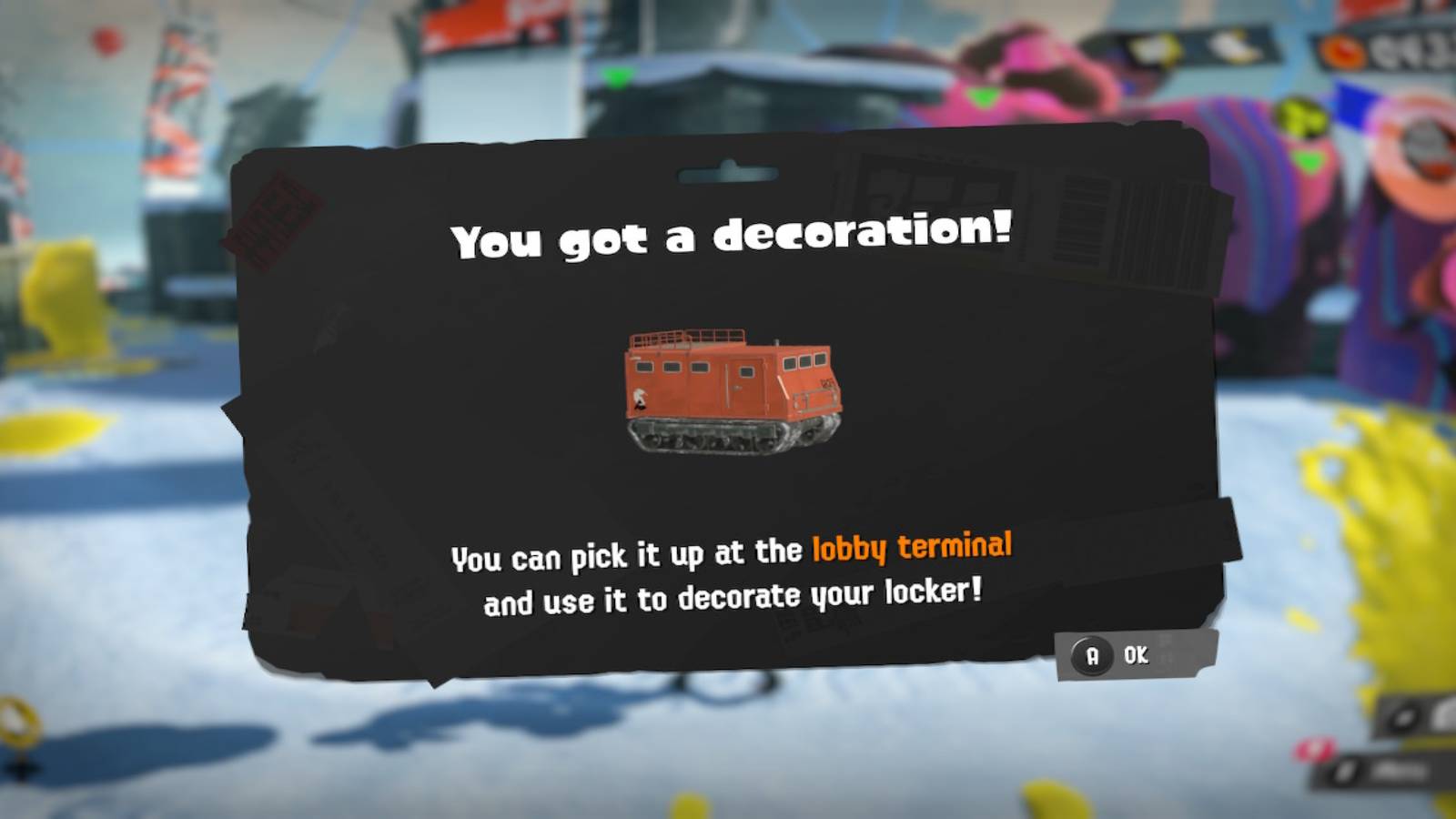Tap the A button glyph inside the OK prompt

click(1092, 654)
